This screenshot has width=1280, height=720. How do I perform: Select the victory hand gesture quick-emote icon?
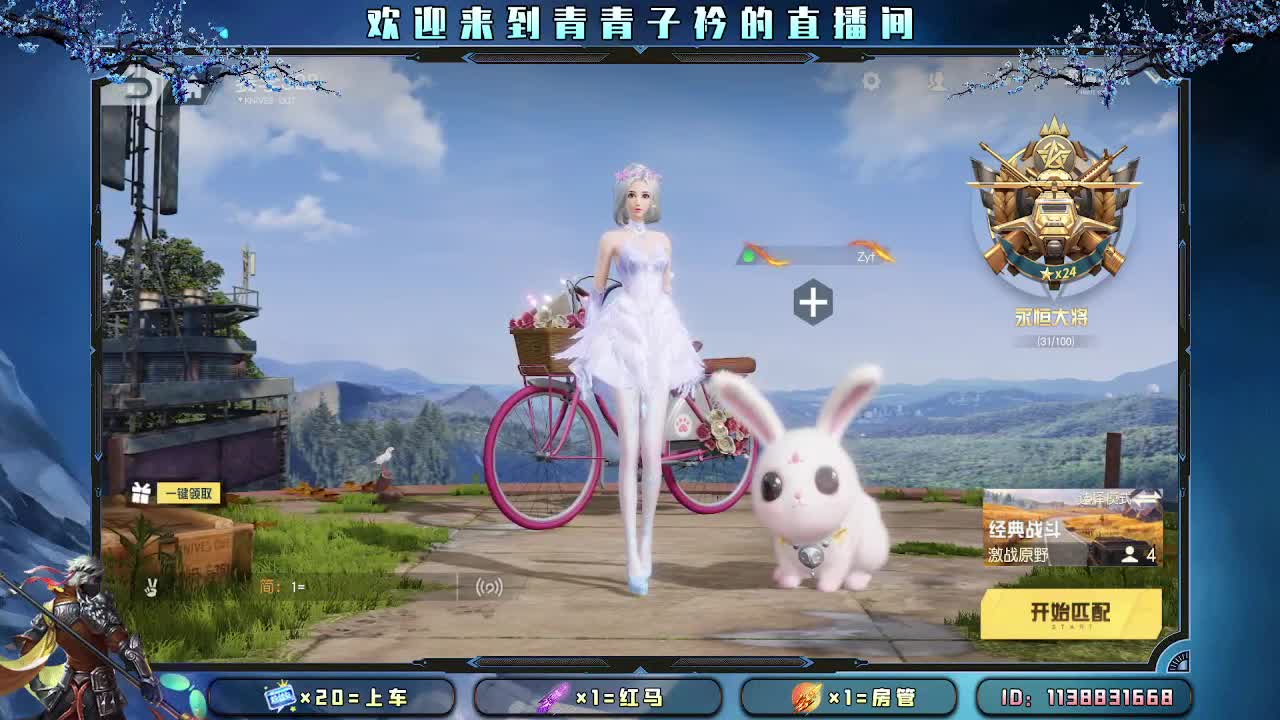(x=150, y=586)
